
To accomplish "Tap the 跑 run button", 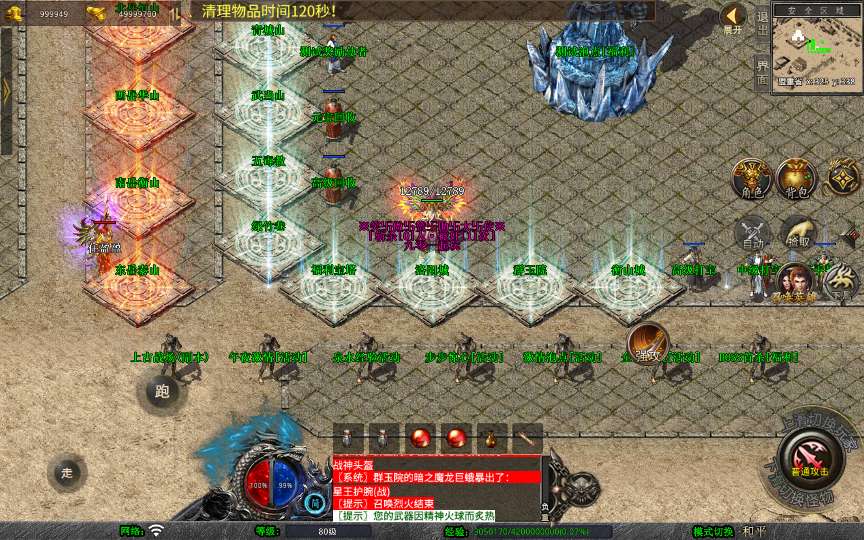I will [x=163, y=392].
